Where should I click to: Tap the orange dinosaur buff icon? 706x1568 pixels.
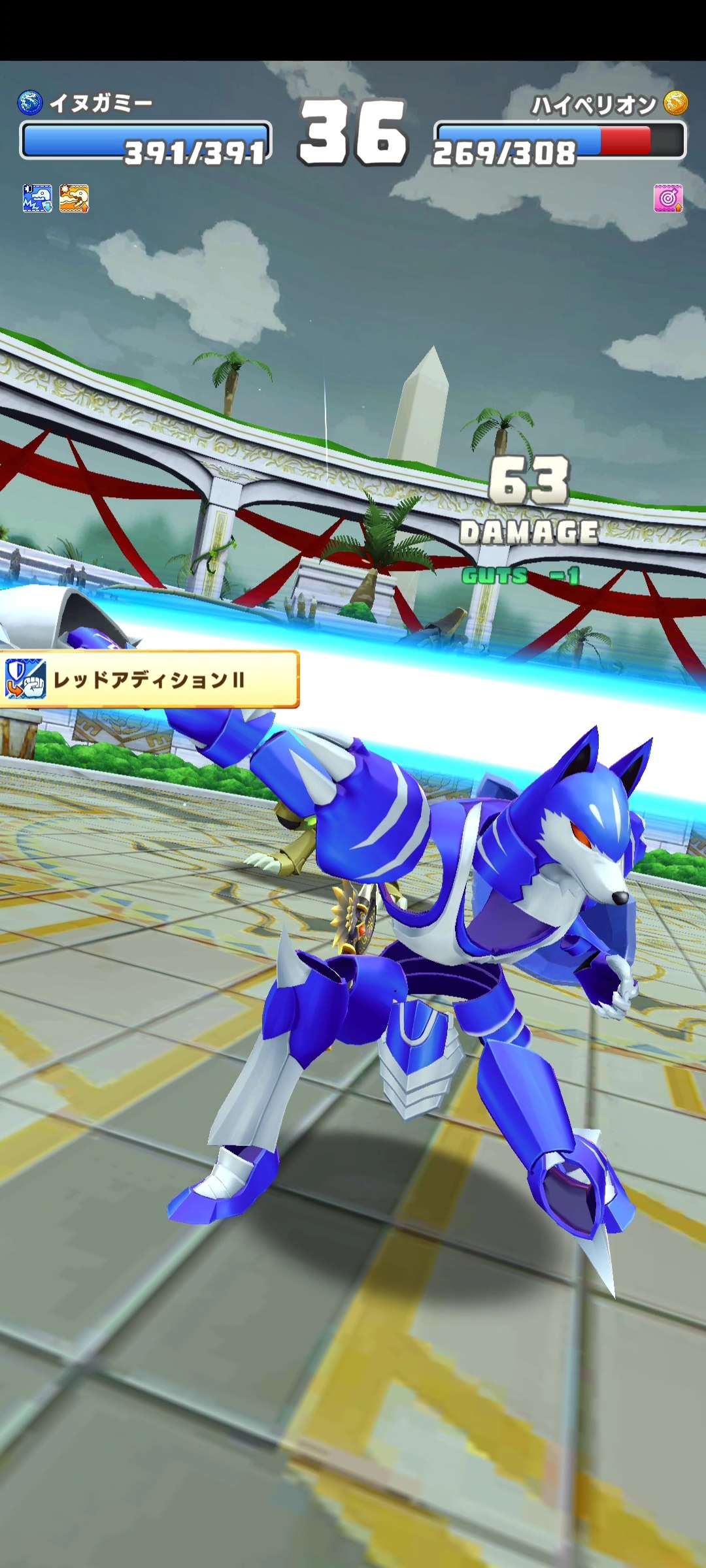point(74,199)
